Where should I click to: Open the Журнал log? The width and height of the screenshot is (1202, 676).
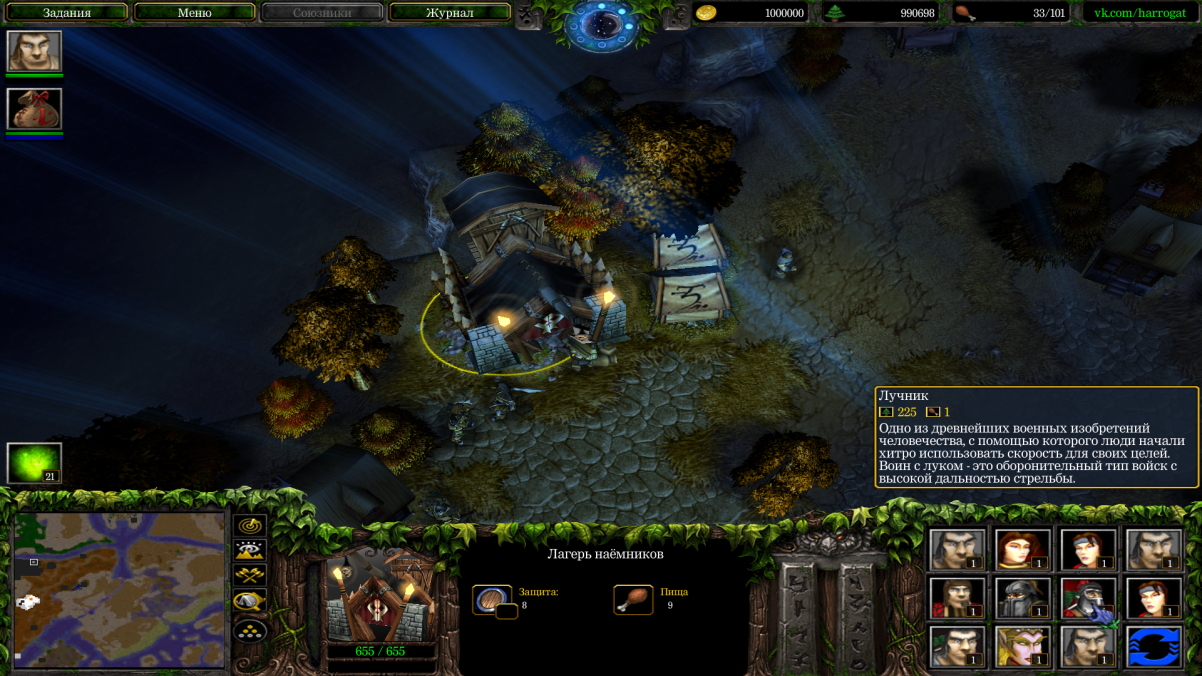(x=449, y=13)
